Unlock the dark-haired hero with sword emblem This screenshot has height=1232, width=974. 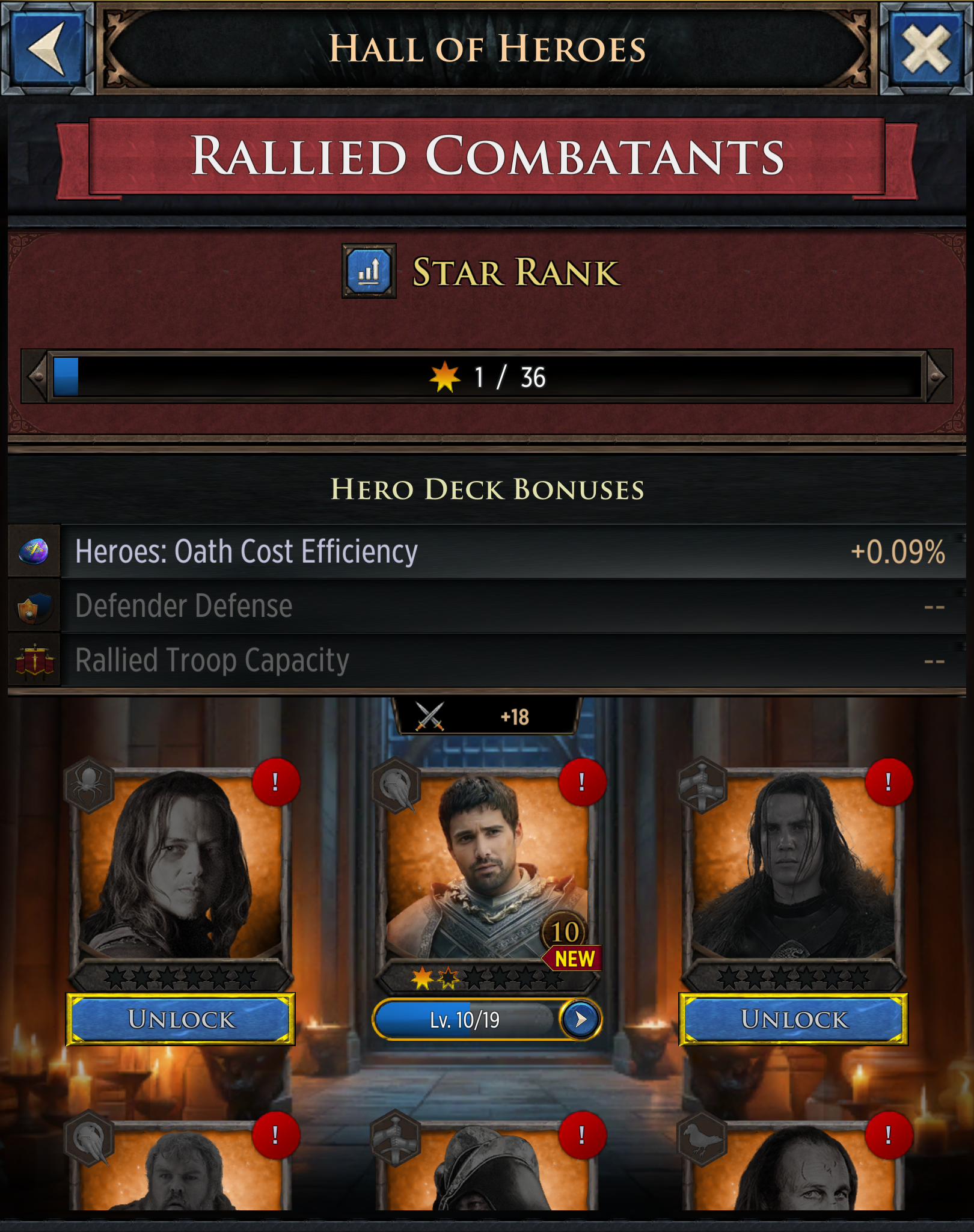[x=794, y=1019]
